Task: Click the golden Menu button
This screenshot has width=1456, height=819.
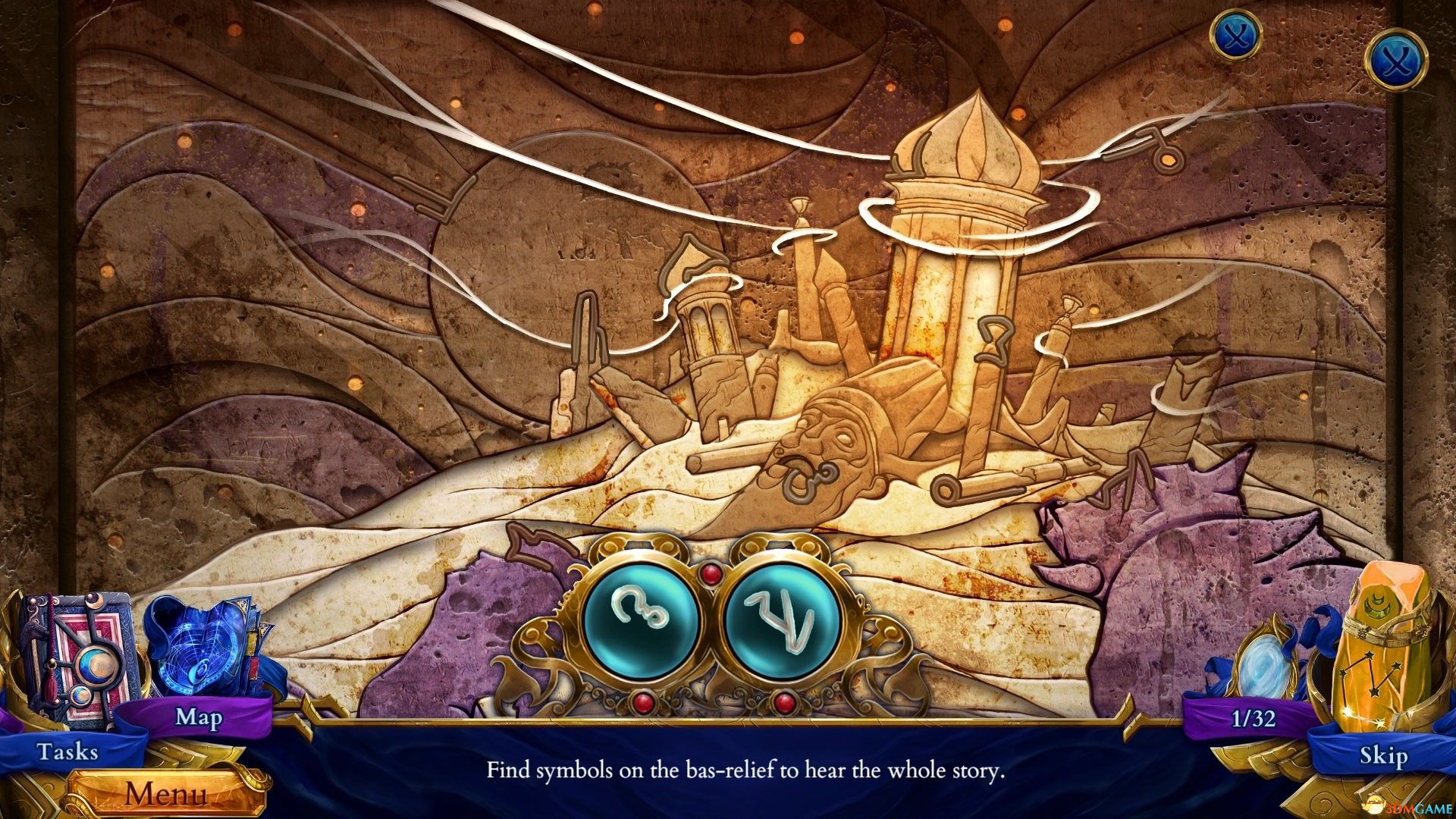Action: (x=167, y=795)
